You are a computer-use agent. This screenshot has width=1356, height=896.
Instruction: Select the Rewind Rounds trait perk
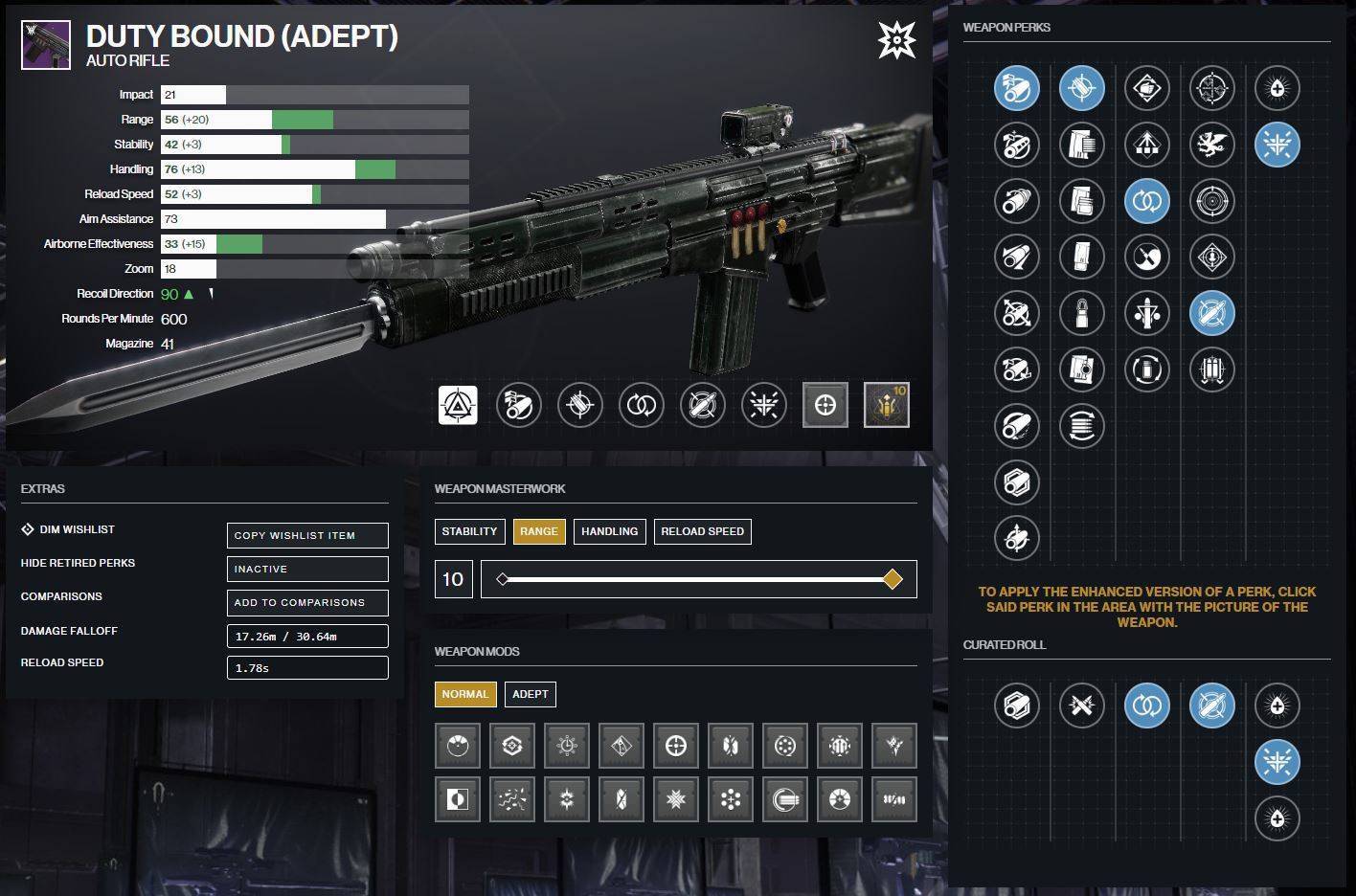pos(1147,201)
